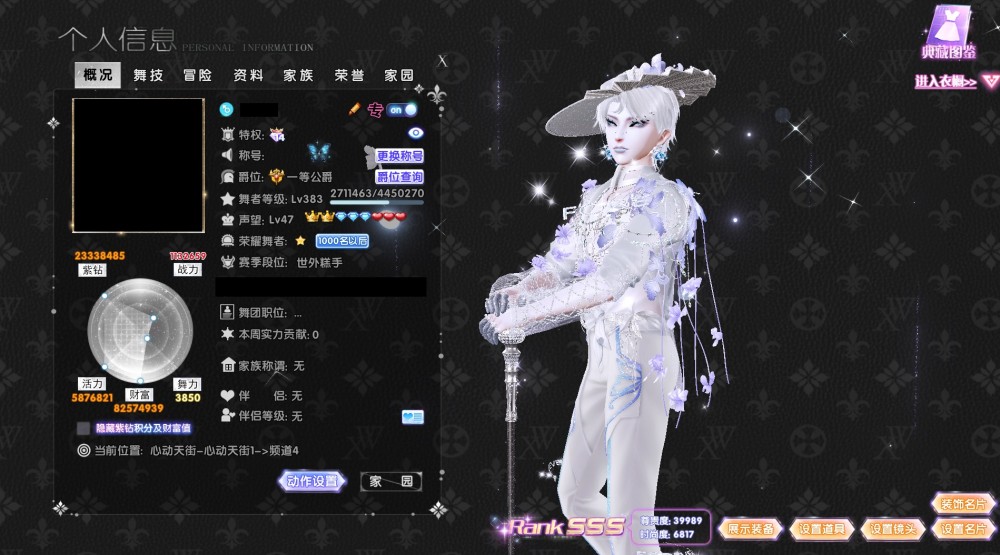The width and height of the screenshot is (1000, 555).
Task: Tick the 隐藏紫钻积分及财富值 checkbox
Action: [x=84, y=428]
